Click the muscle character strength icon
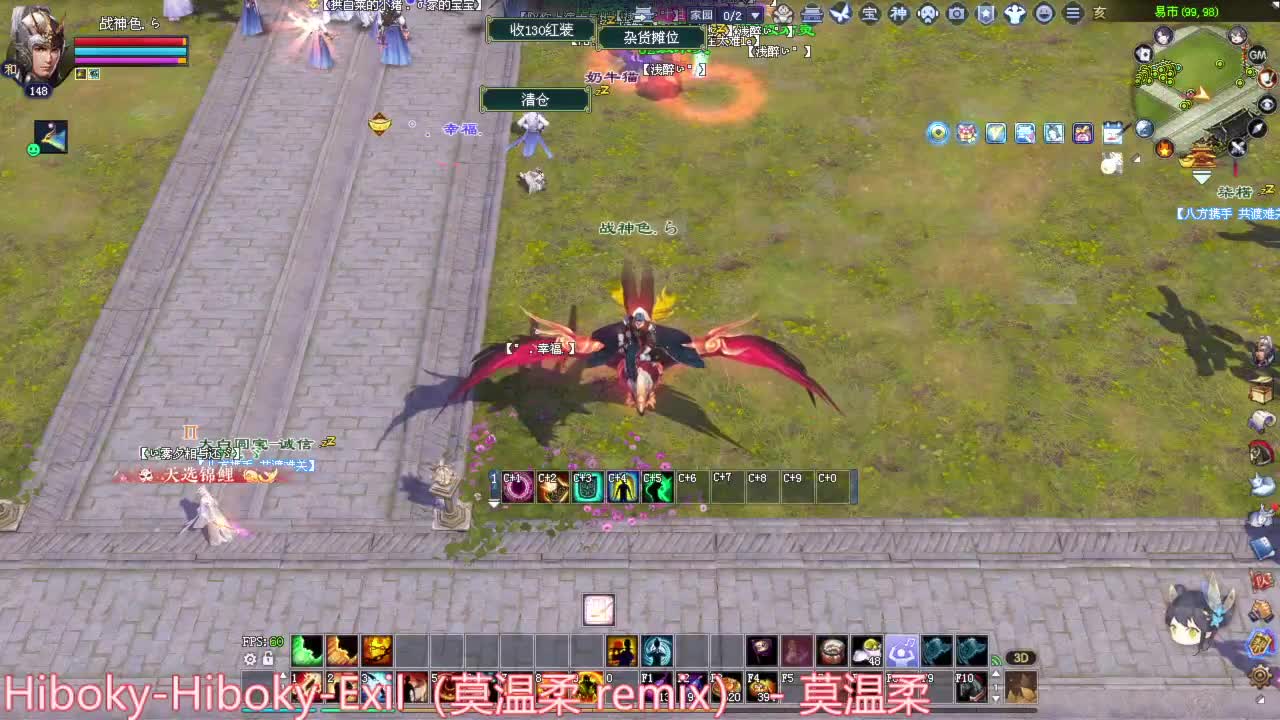Viewport: 1280px width, 720px height. (1016, 14)
